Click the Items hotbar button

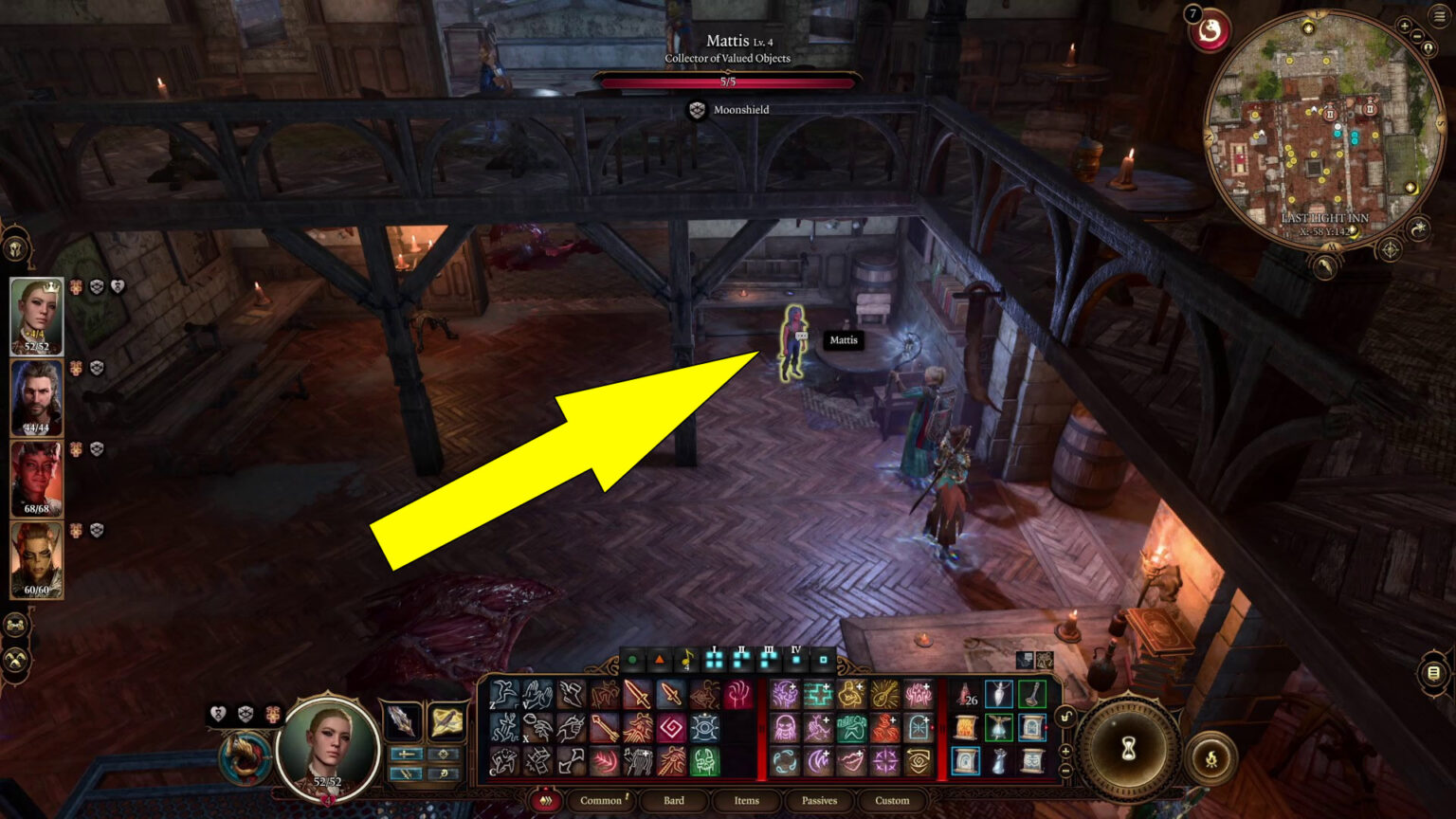point(747,801)
